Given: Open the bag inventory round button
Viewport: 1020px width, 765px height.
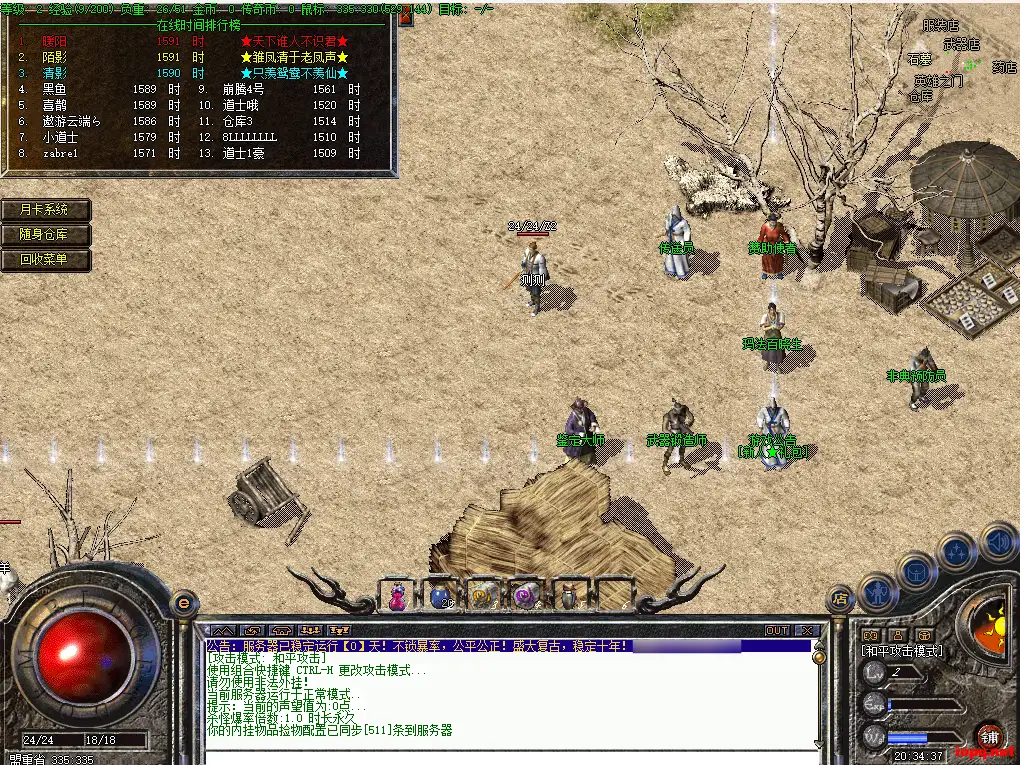Looking at the screenshot, I should pos(915,570).
